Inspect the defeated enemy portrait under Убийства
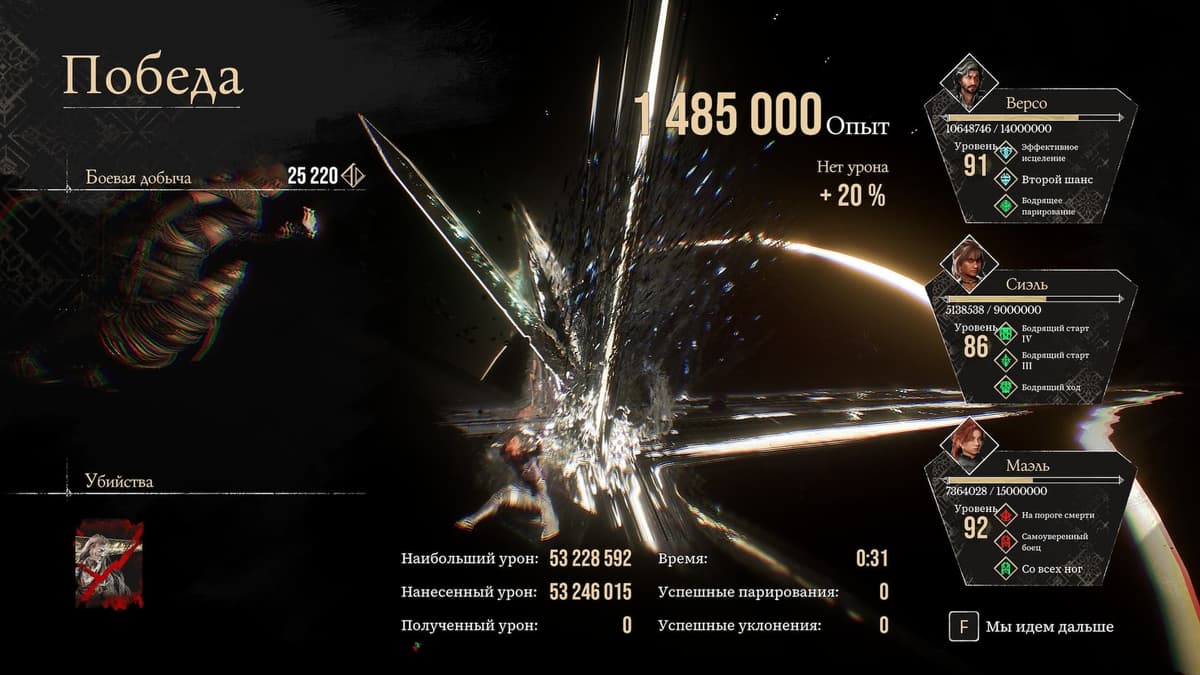 point(108,563)
